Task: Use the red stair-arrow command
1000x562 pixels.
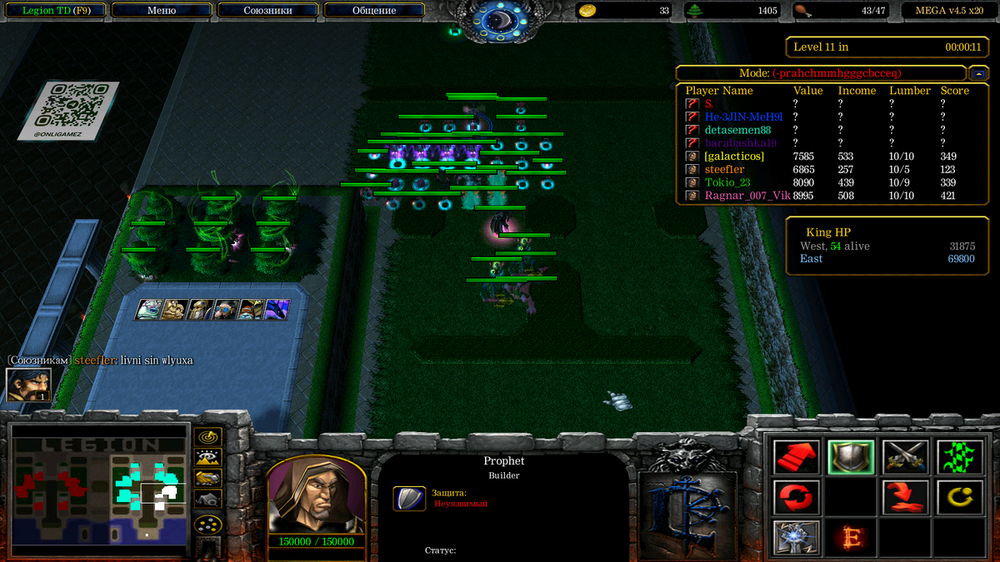Action: click(x=797, y=457)
